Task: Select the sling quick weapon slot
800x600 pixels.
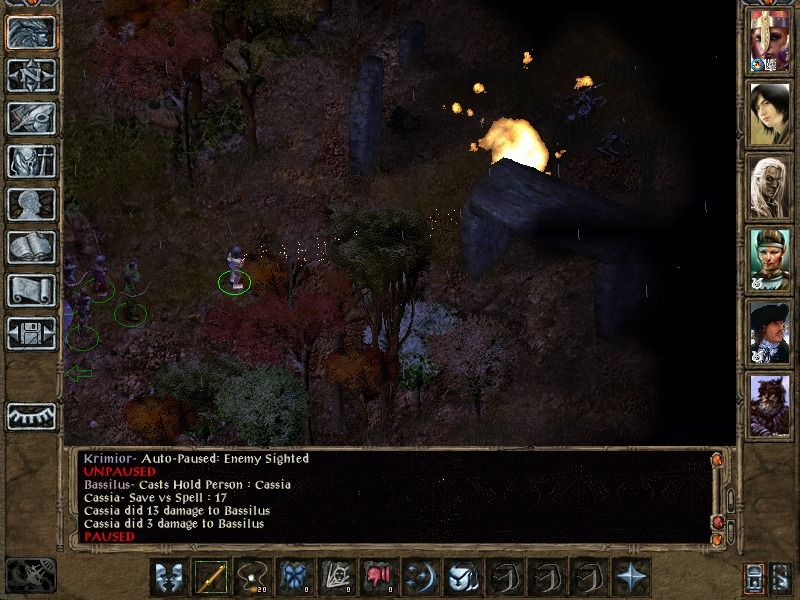Action: click(x=254, y=577)
